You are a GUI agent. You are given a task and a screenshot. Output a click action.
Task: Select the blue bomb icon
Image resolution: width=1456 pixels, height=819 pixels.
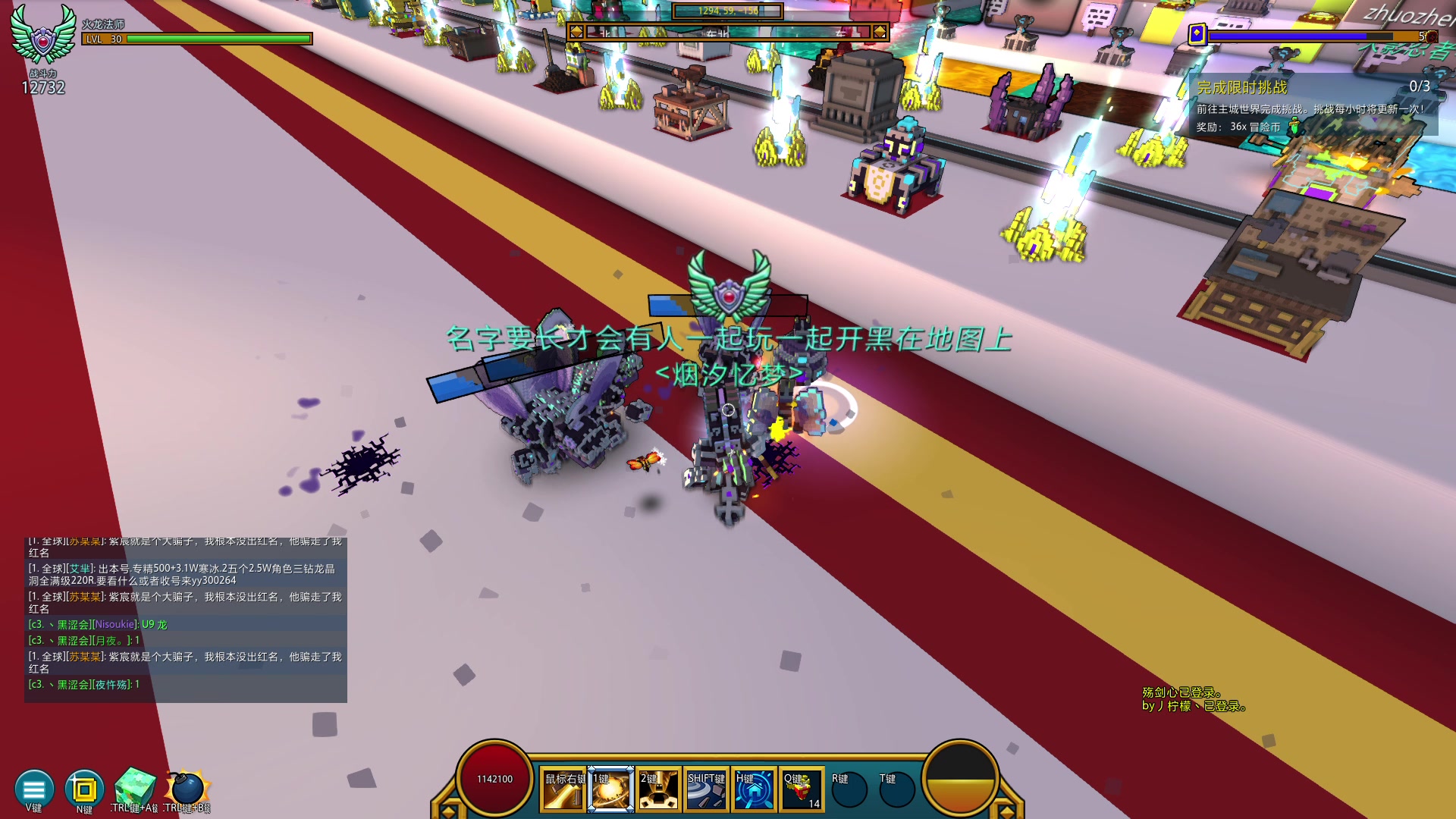pos(187,789)
